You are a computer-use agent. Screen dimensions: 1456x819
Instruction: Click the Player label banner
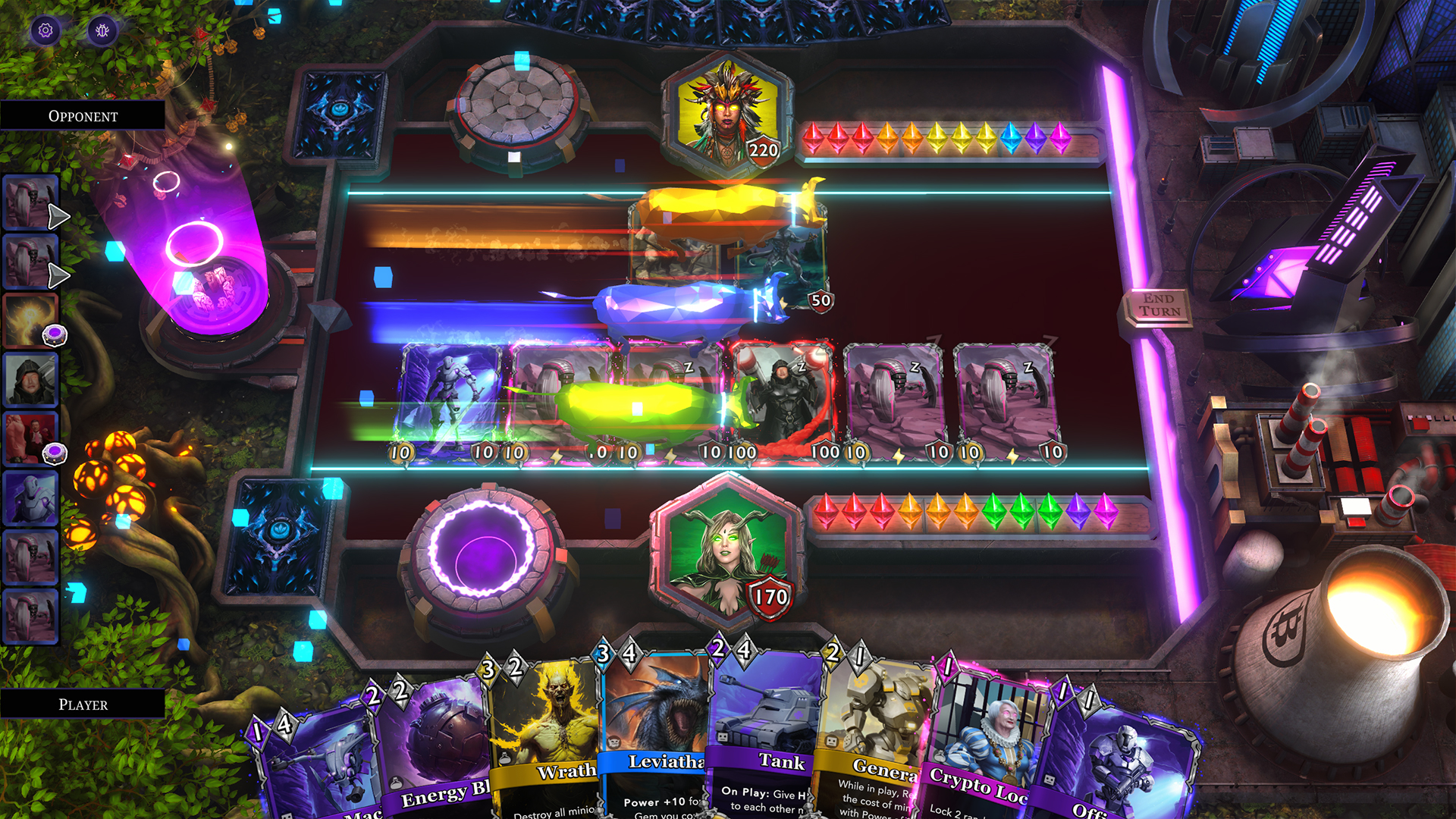82,704
